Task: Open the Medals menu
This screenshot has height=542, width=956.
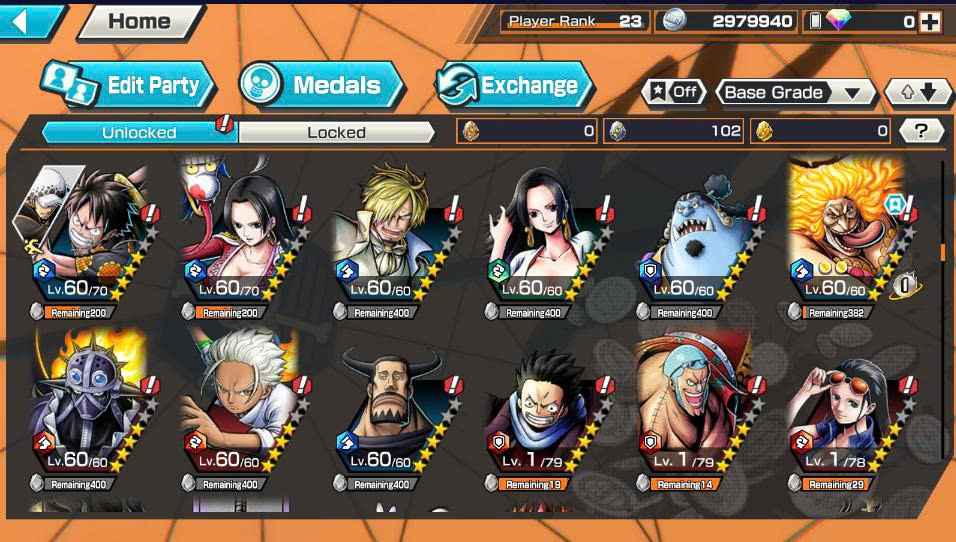Action: pyautogui.click(x=321, y=86)
